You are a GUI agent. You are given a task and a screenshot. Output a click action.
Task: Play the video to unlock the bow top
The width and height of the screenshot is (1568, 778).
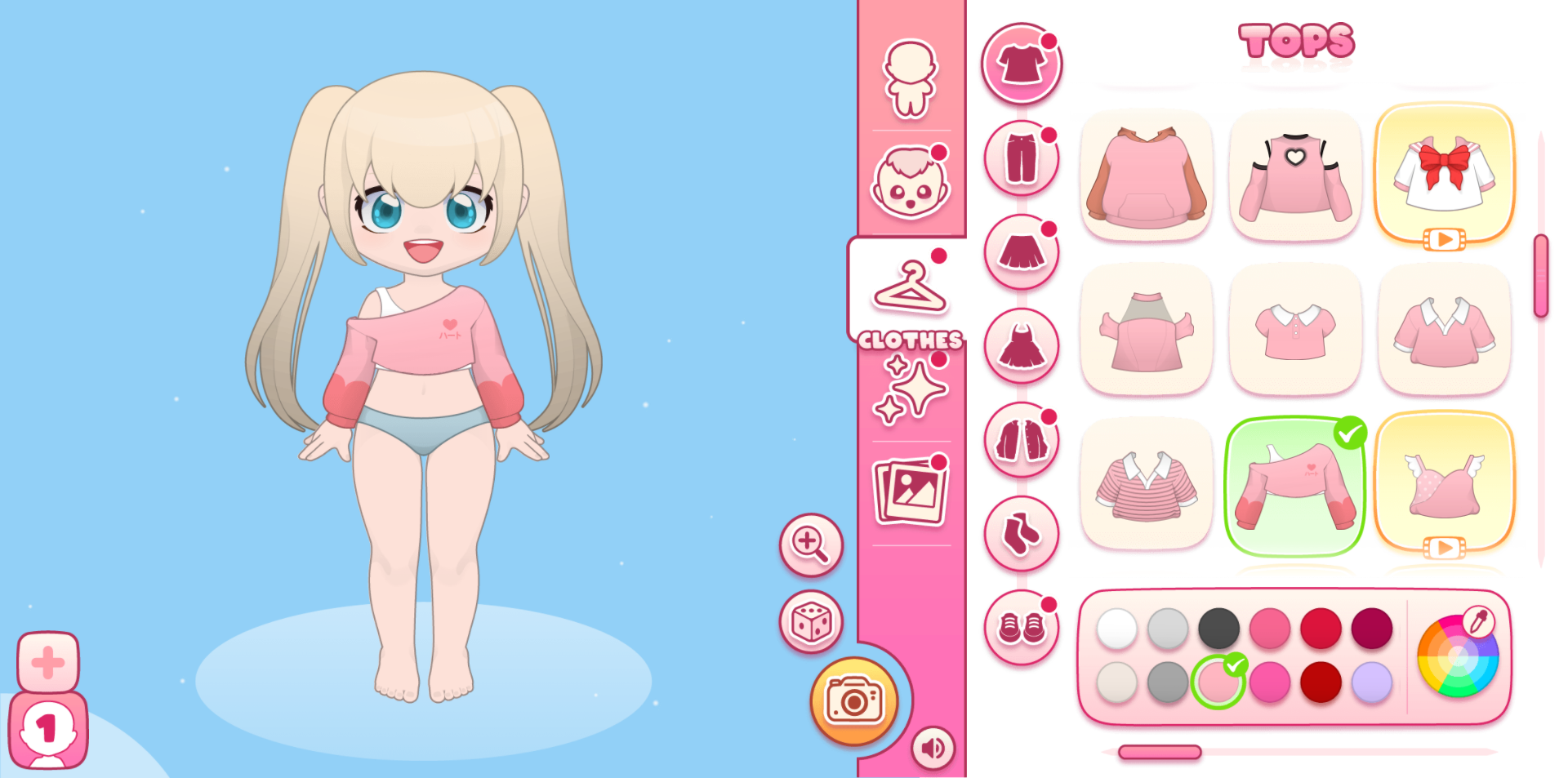(x=1444, y=239)
